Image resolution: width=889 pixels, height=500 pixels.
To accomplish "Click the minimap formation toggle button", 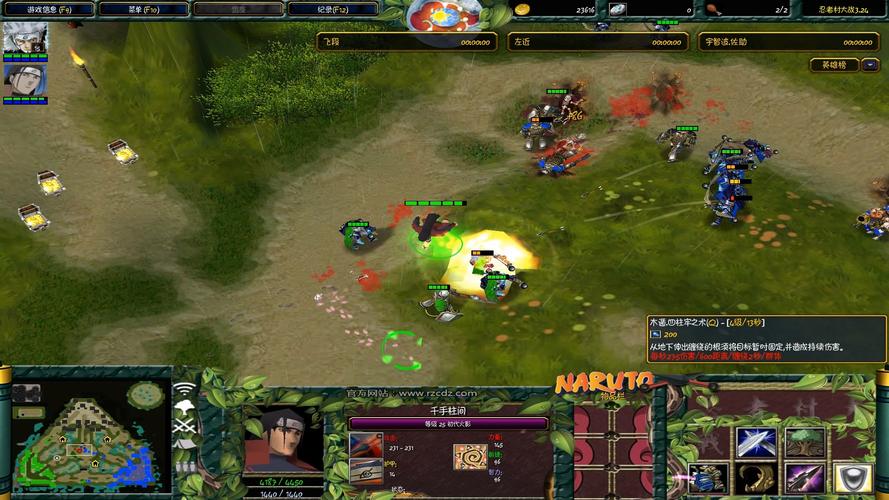I will (184, 465).
